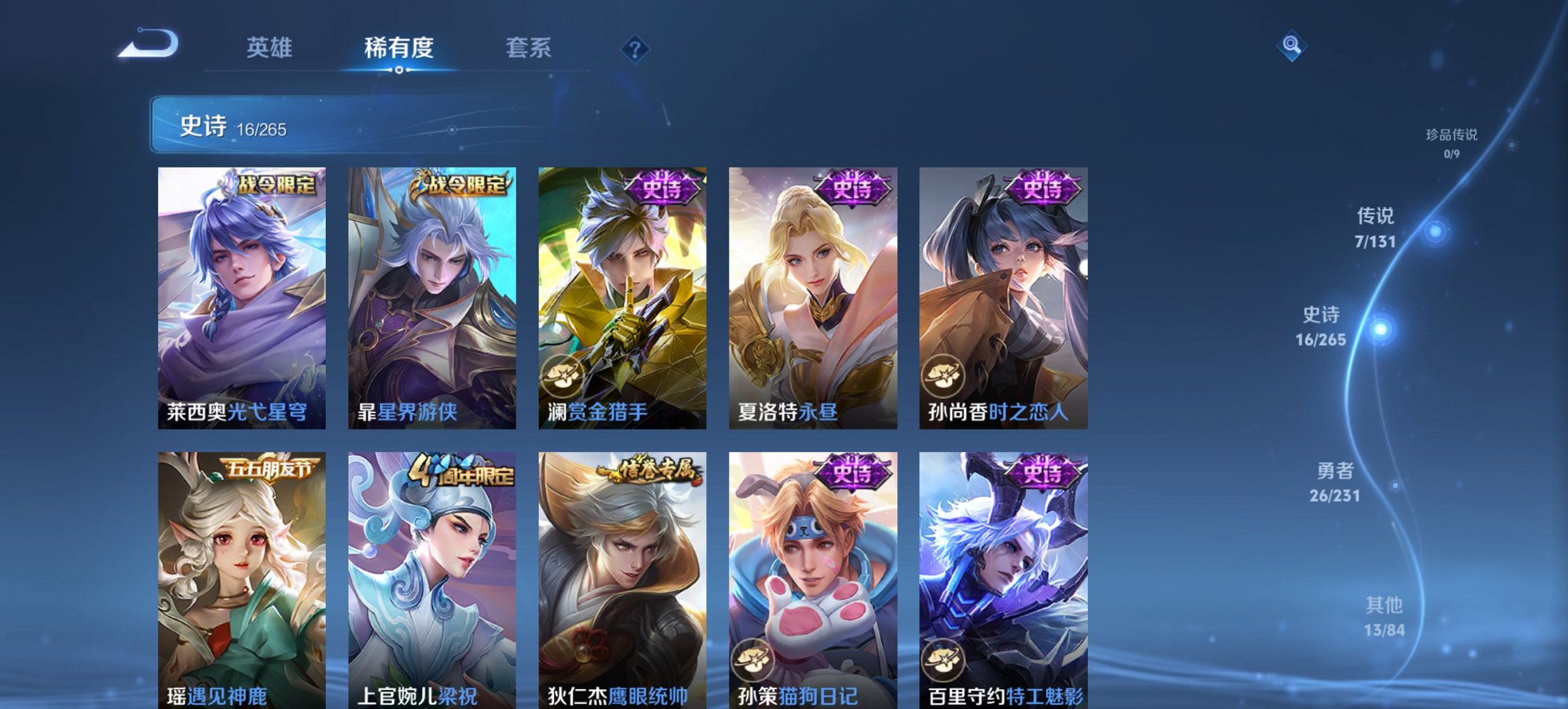The image size is (1568, 709).
Task: Click the question mark help icon
Action: [635, 49]
